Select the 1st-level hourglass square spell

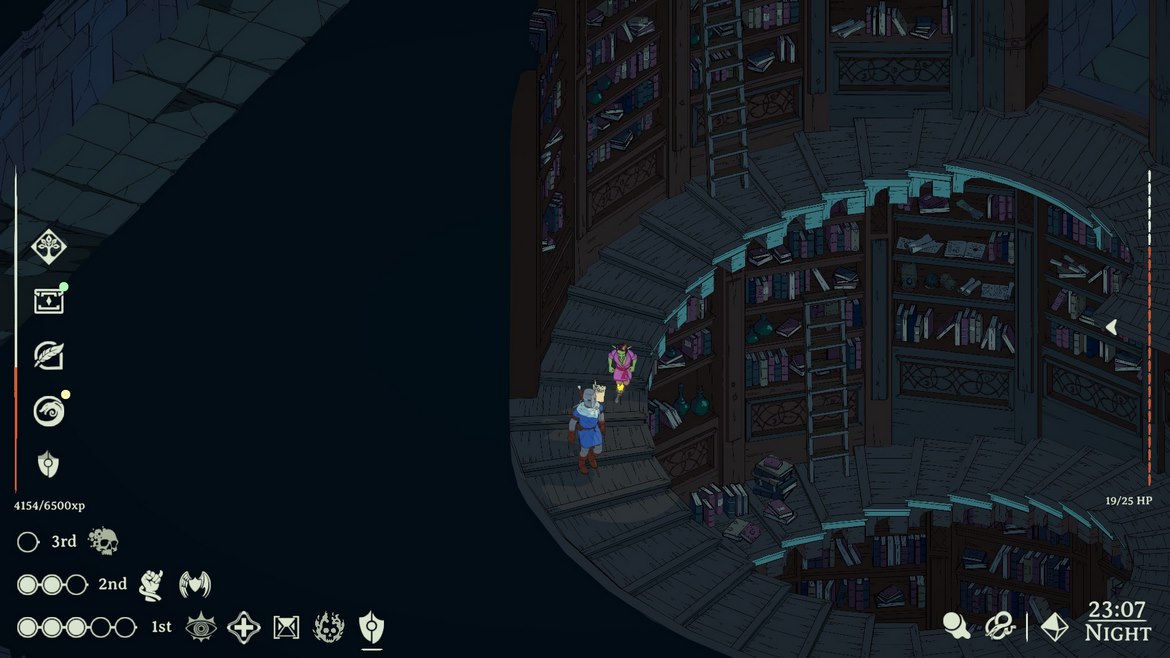(287, 627)
